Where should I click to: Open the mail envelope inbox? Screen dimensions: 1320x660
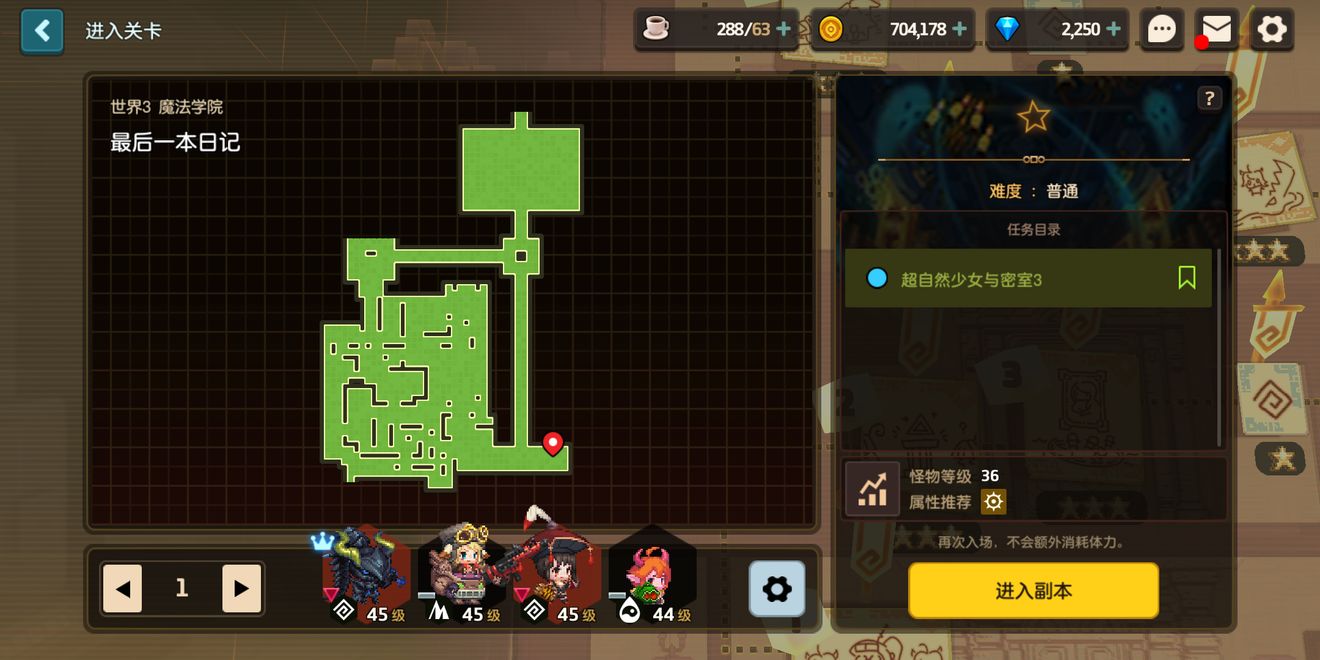pos(1216,30)
